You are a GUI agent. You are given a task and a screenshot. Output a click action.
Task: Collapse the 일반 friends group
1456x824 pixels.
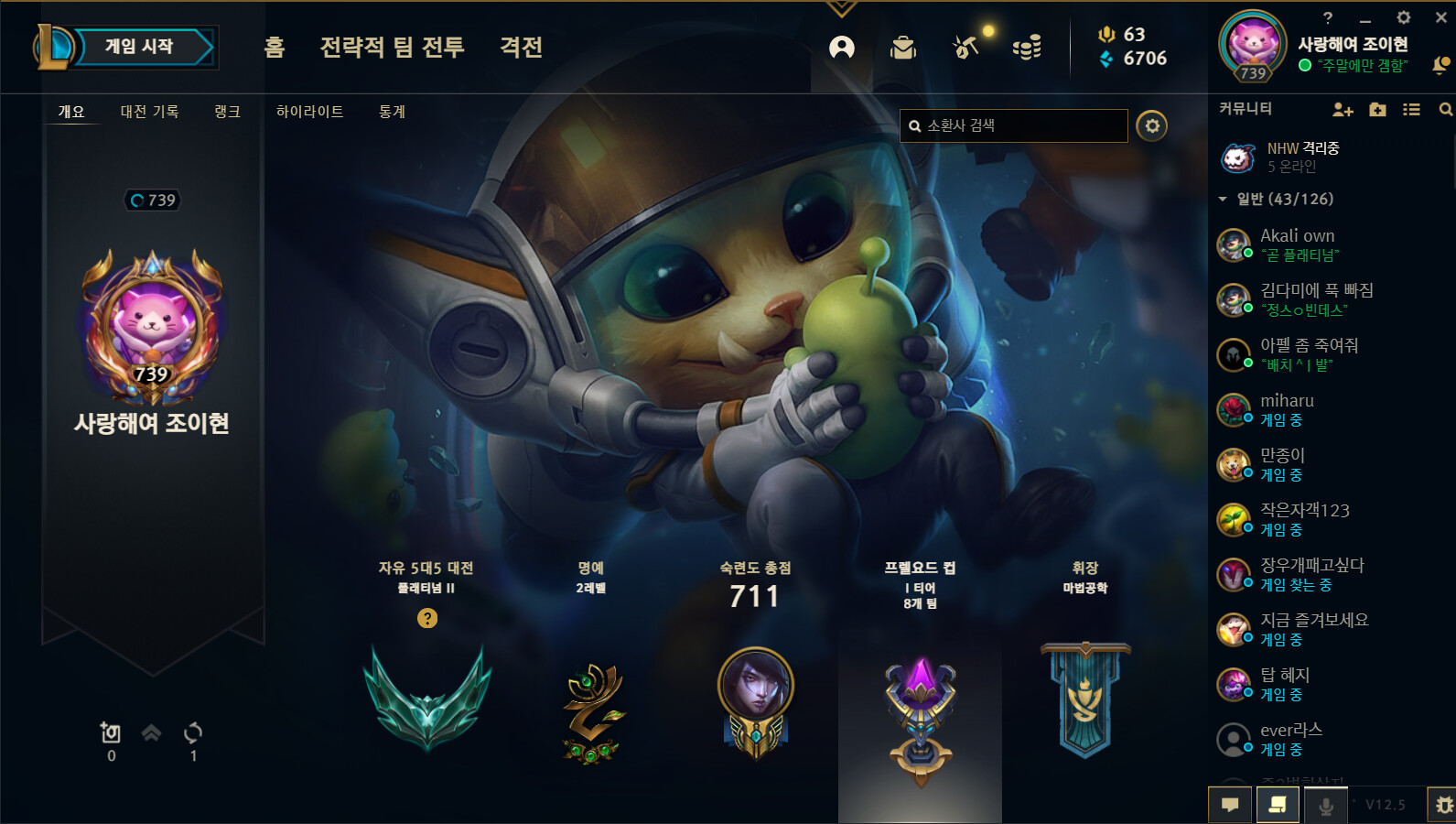pos(1223,199)
